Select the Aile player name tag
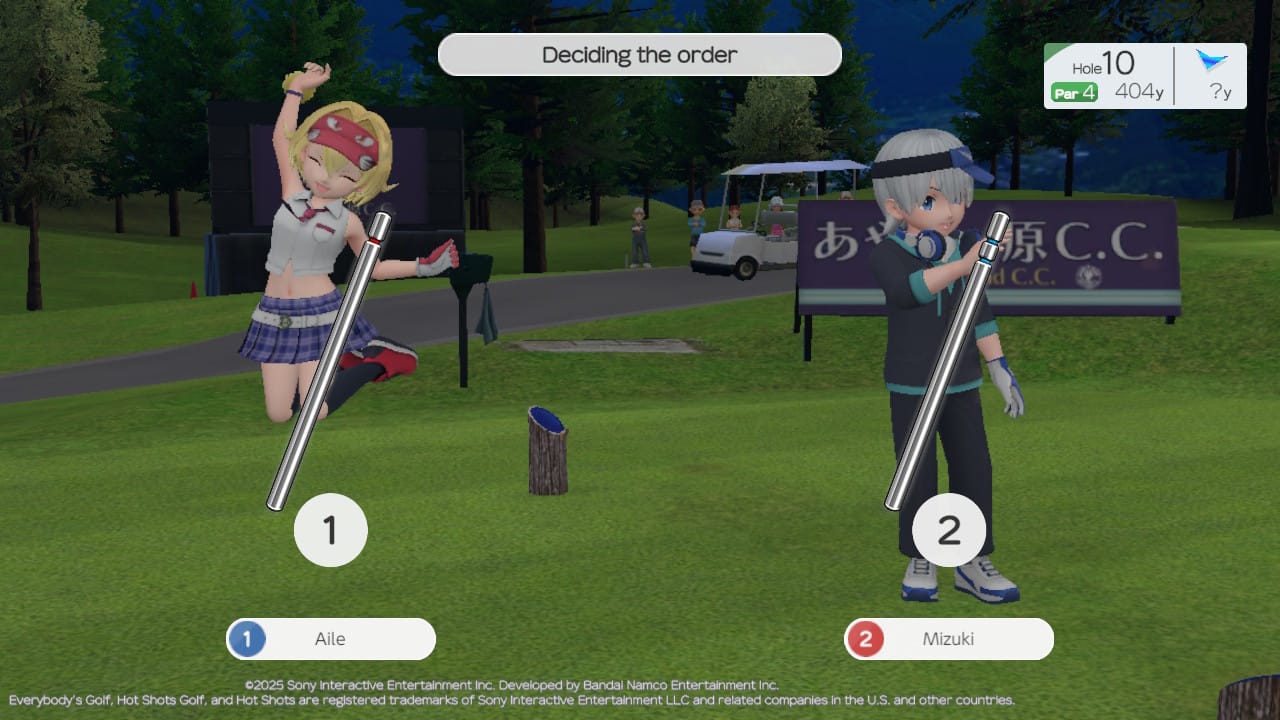This screenshot has width=1280, height=720. (331, 639)
